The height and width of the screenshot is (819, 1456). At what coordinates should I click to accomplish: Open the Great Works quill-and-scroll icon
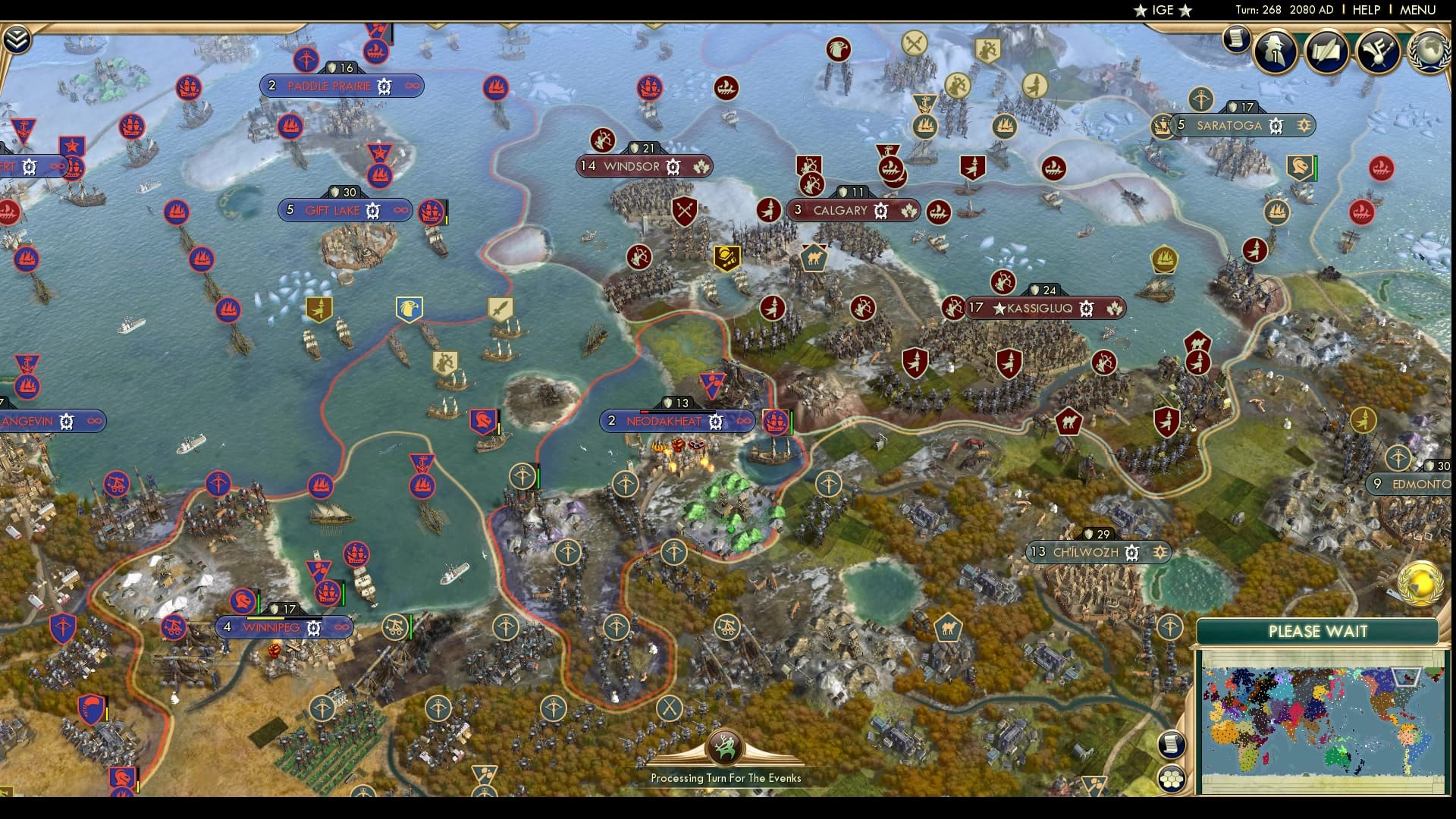point(1329,53)
